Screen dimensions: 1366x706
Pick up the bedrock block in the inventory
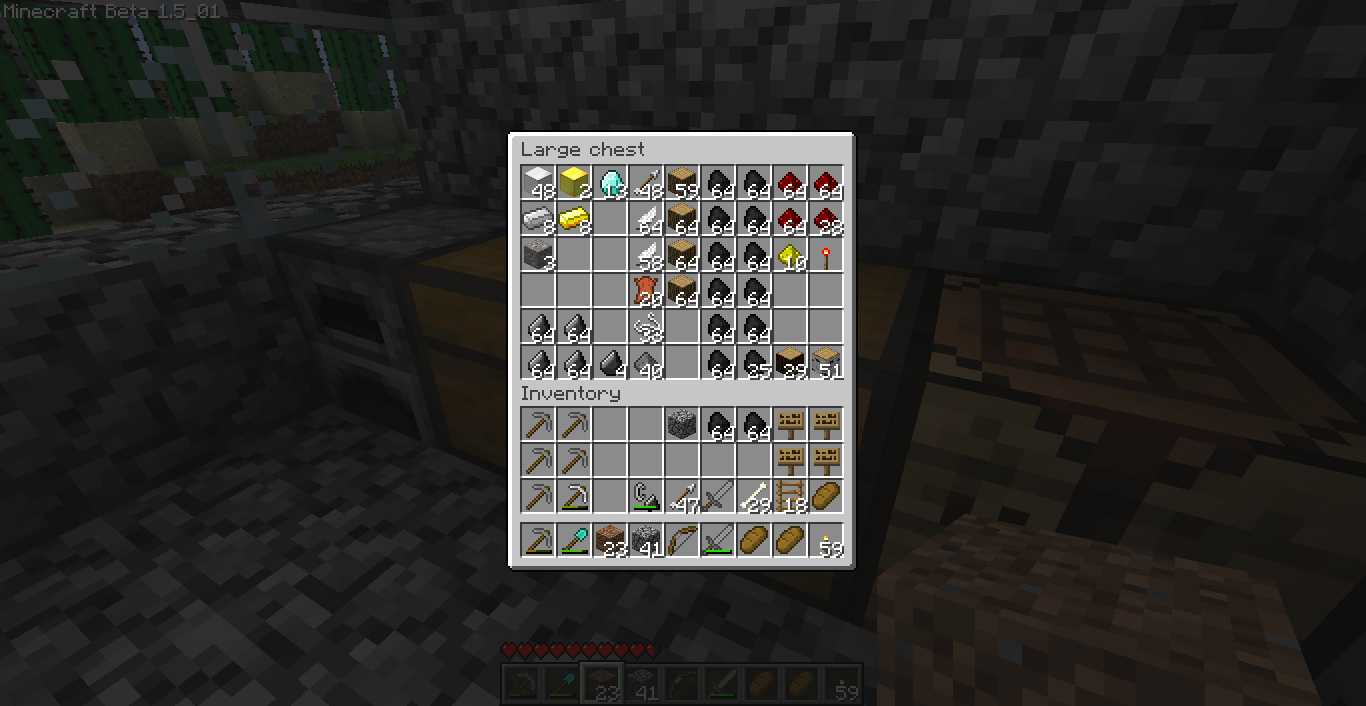click(x=682, y=424)
